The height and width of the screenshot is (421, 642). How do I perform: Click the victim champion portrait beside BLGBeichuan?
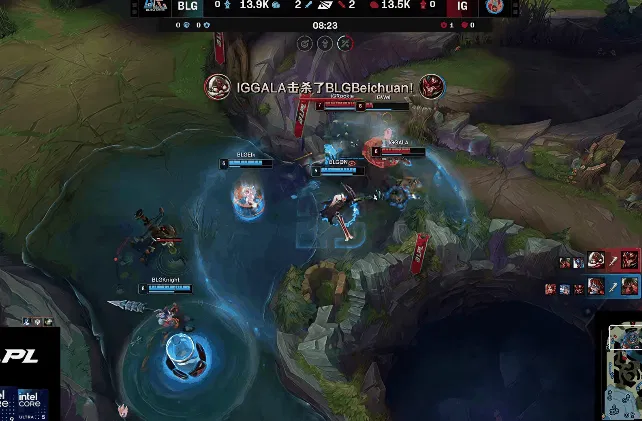pos(432,86)
